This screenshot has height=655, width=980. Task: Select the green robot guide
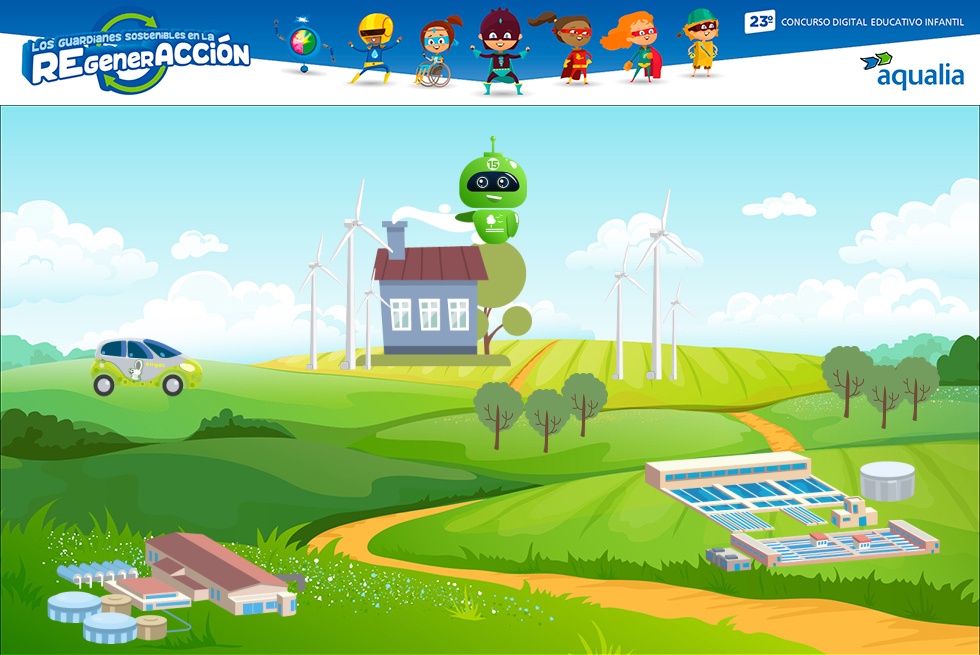click(x=492, y=194)
